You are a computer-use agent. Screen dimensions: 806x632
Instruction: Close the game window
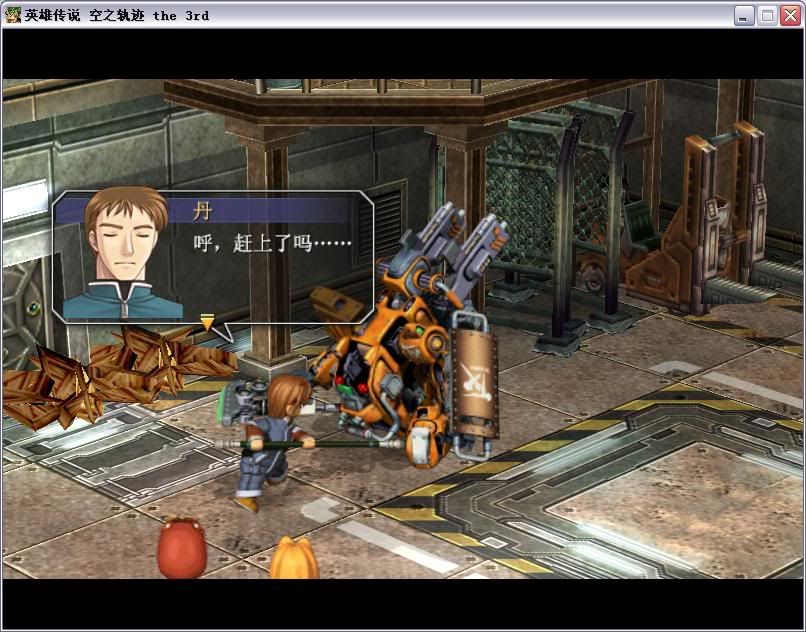pyautogui.click(x=790, y=15)
